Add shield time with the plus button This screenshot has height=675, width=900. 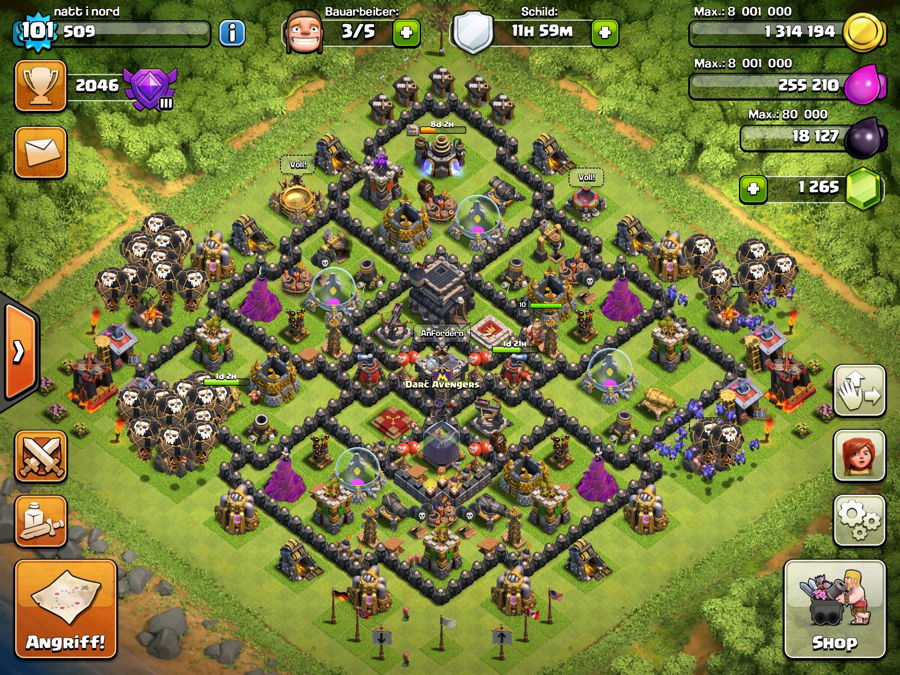[605, 33]
